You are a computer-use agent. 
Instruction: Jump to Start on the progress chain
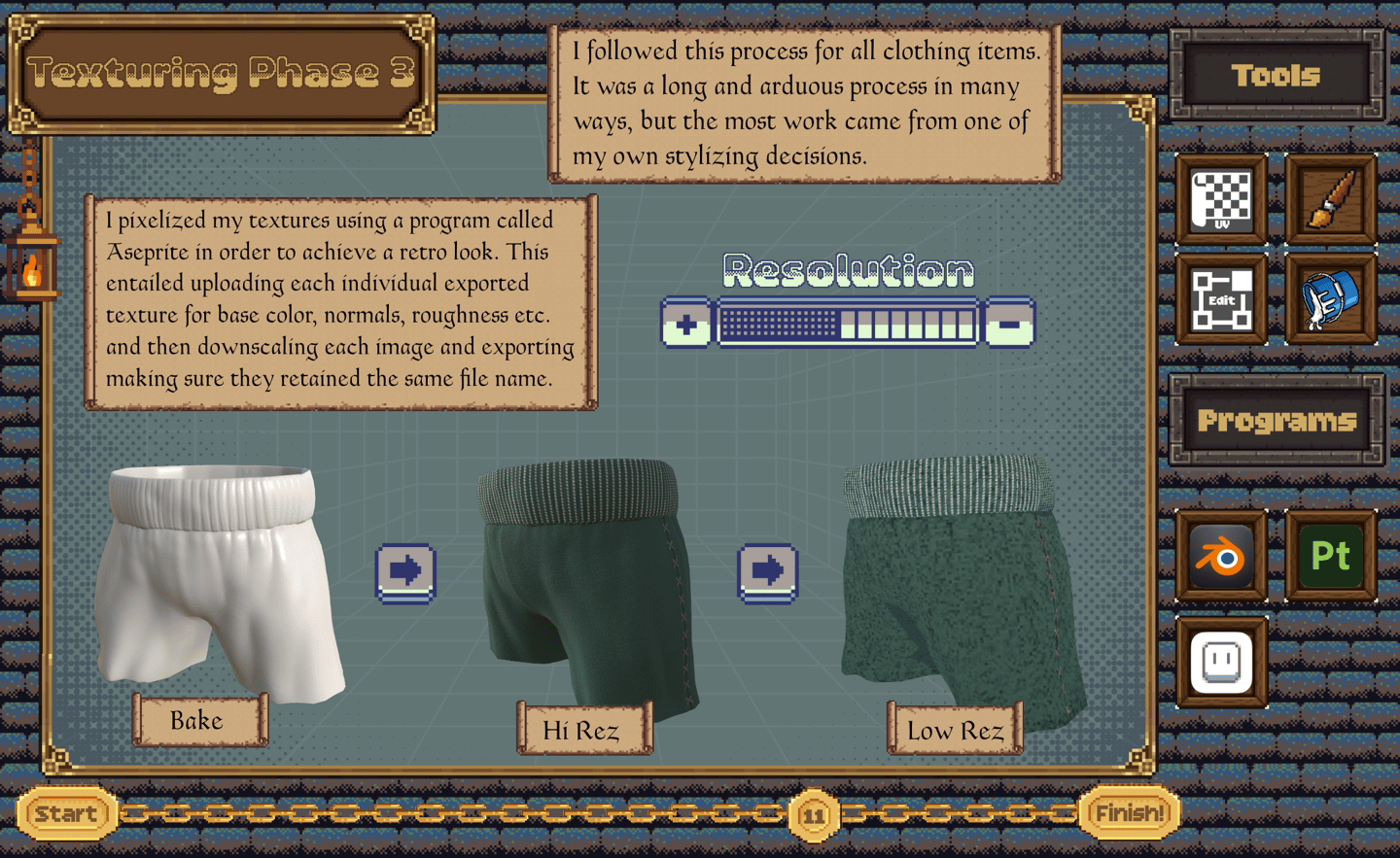[66, 813]
